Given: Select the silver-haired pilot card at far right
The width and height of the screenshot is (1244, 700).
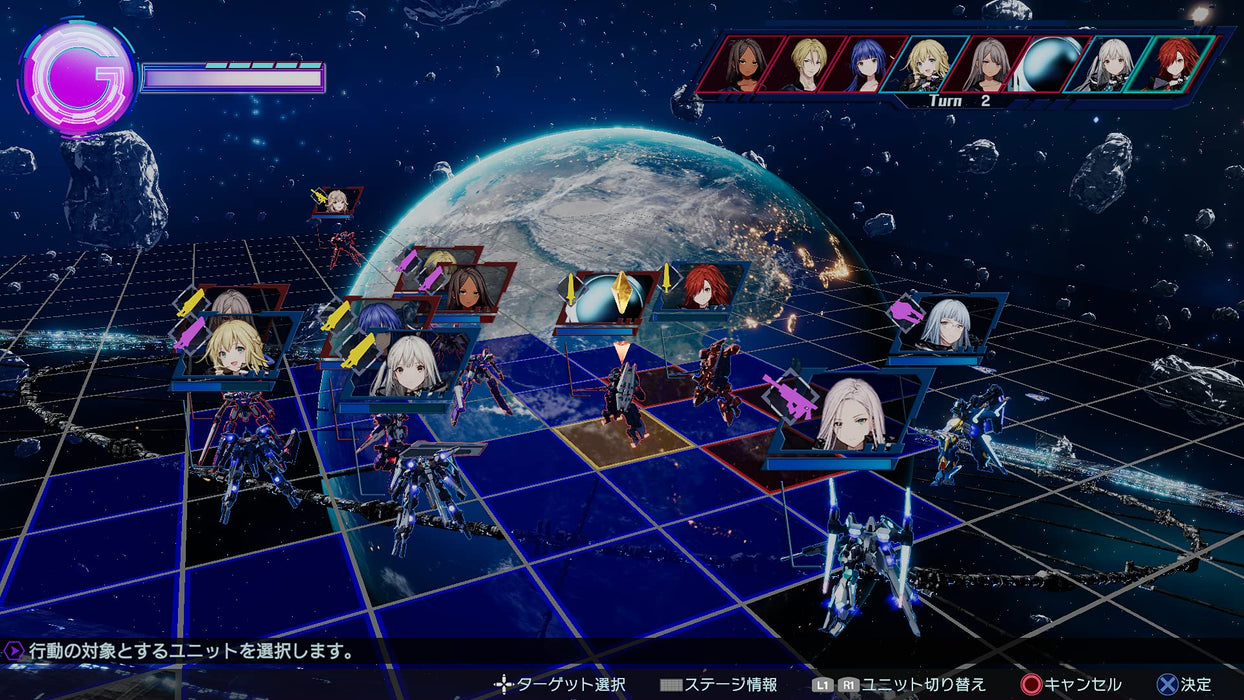Looking at the screenshot, I should coord(947,323).
